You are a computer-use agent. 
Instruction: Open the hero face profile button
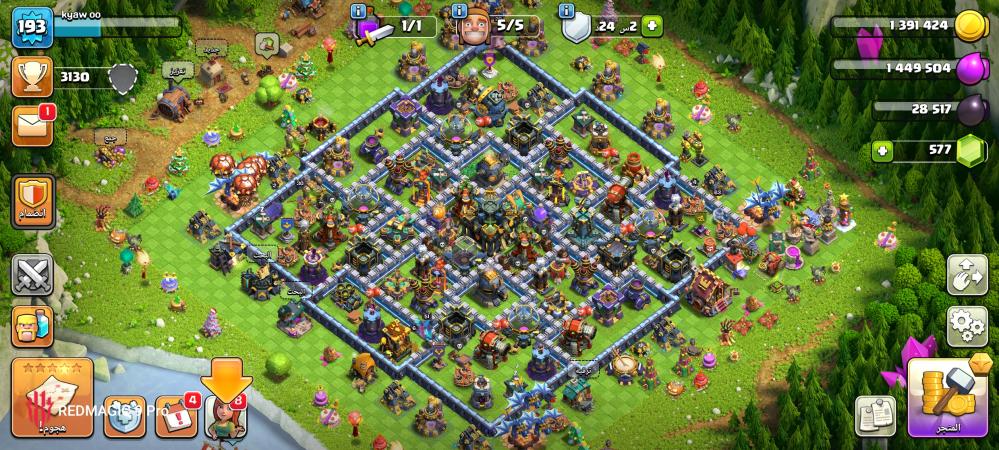coord(32,326)
